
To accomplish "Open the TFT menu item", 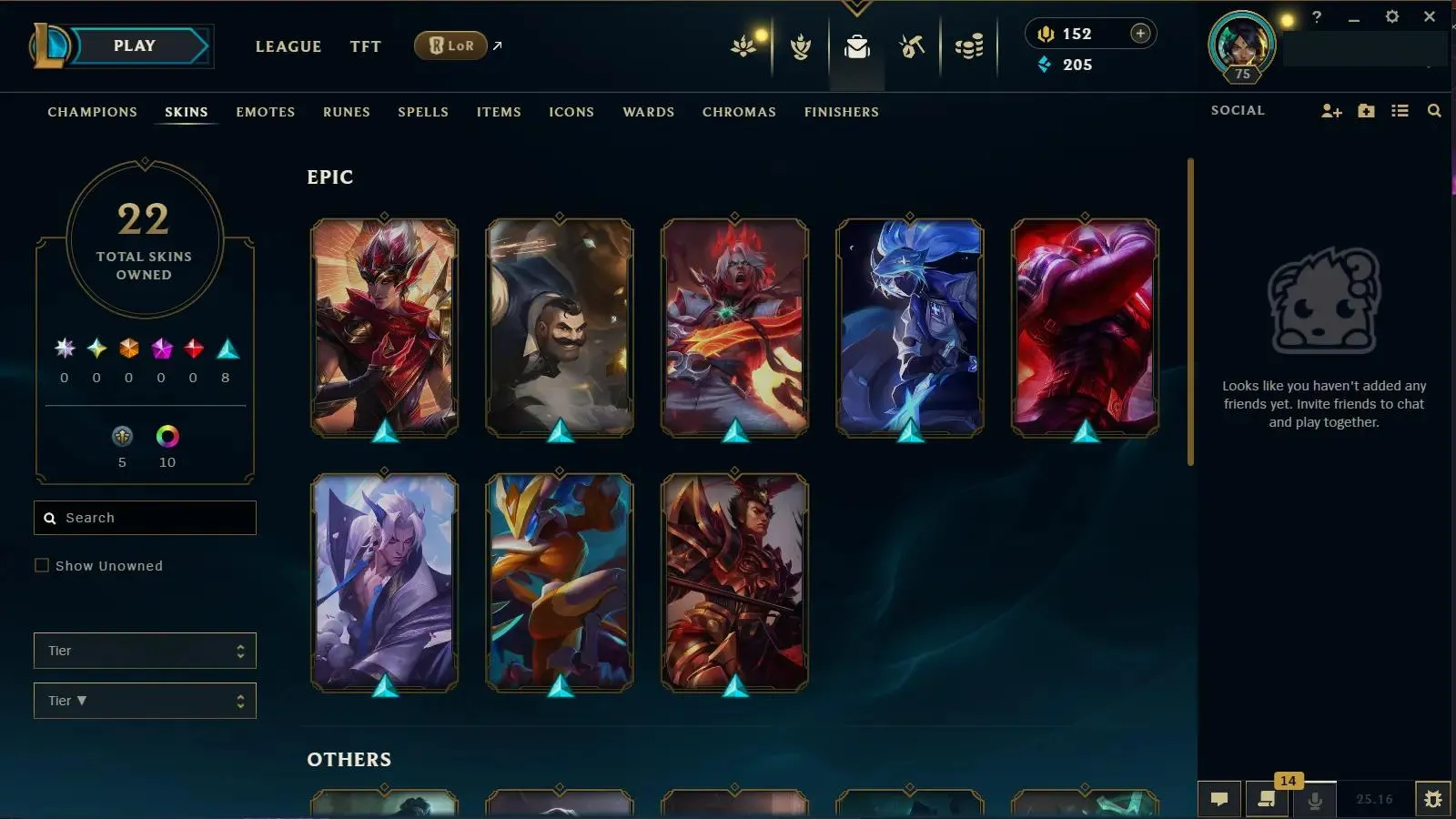I will click(365, 46).
